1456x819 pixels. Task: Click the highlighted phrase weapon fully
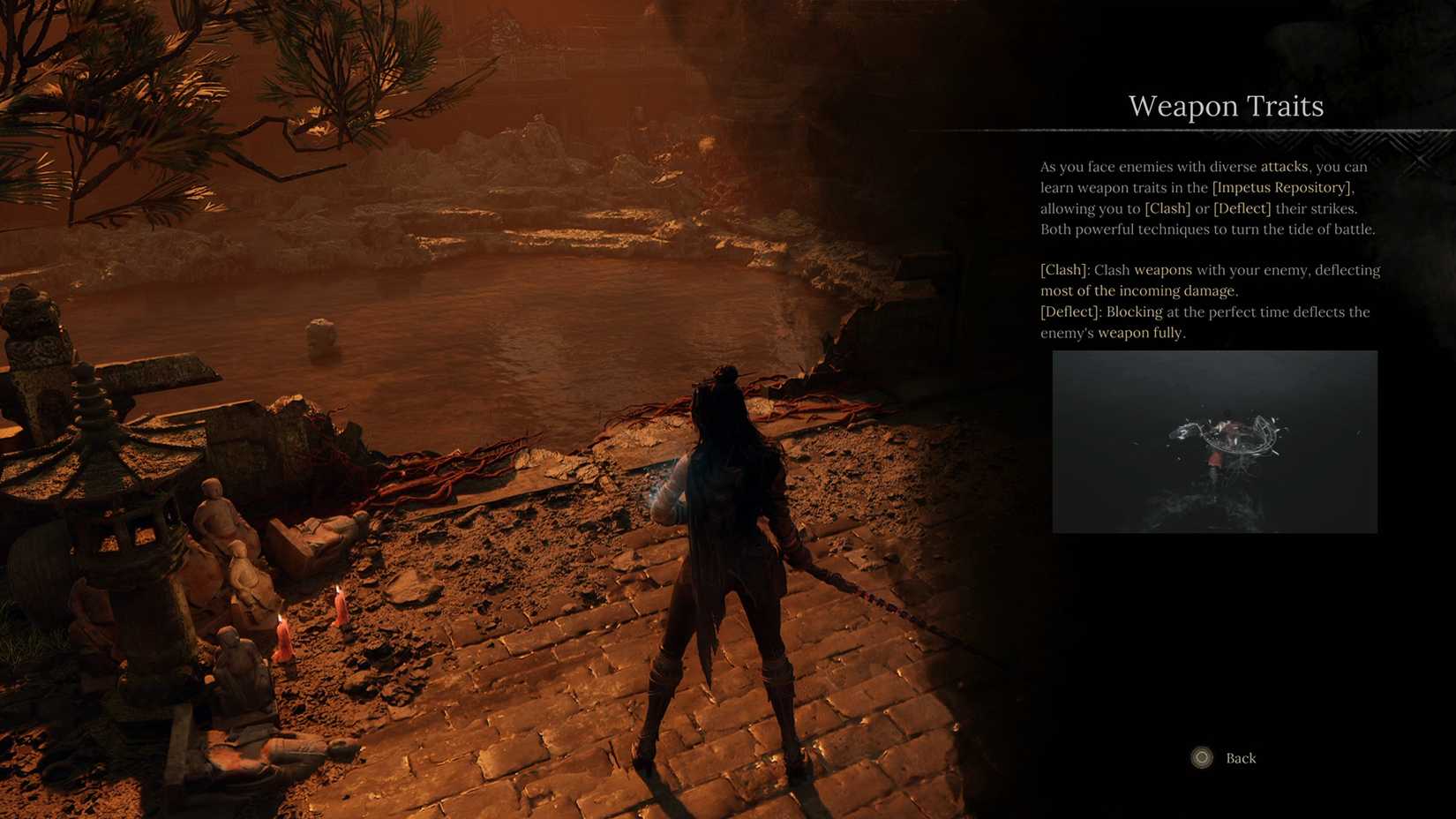click(x=1144, y=333)
